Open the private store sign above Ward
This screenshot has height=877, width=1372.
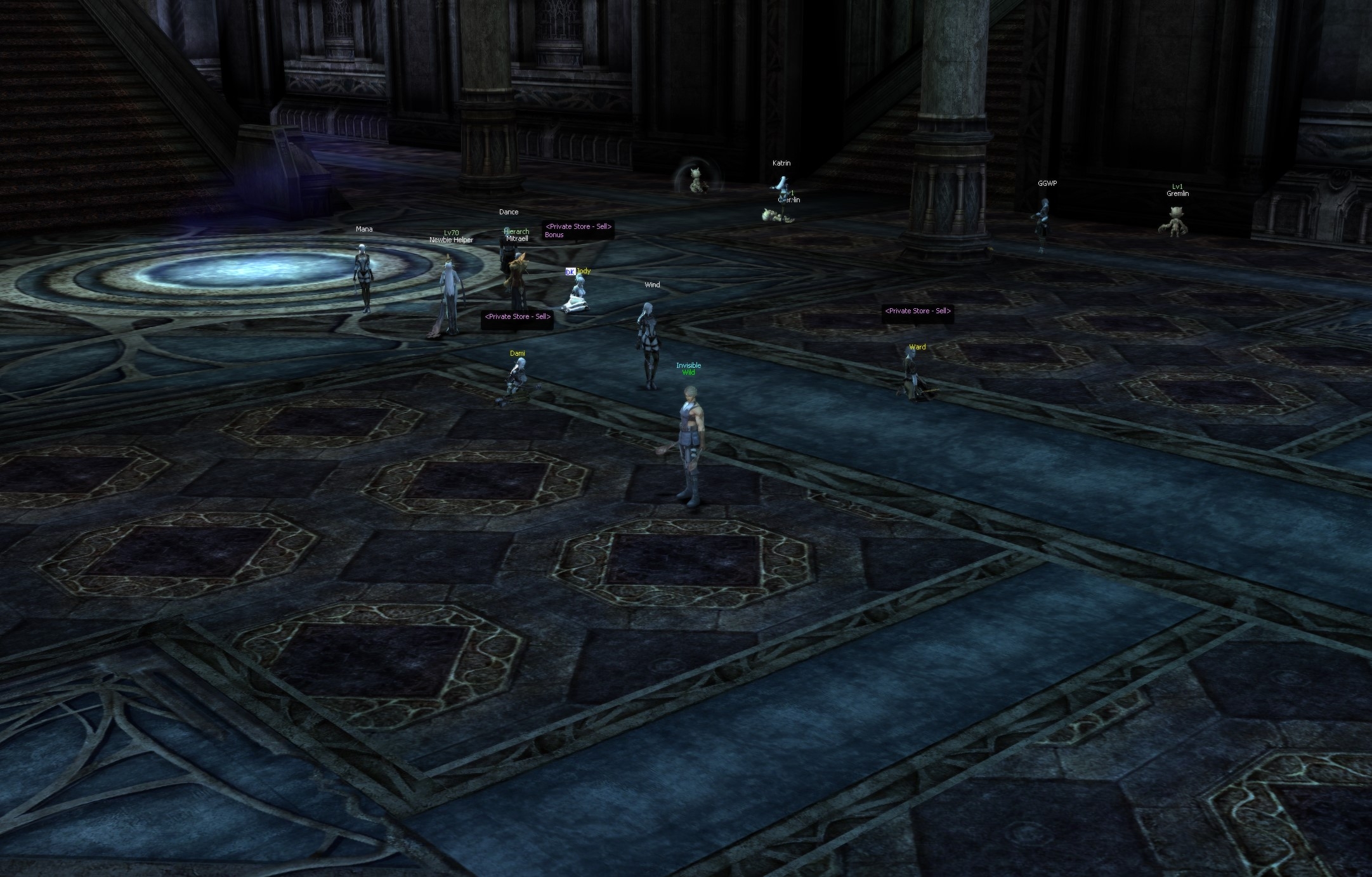coord(917,311)
